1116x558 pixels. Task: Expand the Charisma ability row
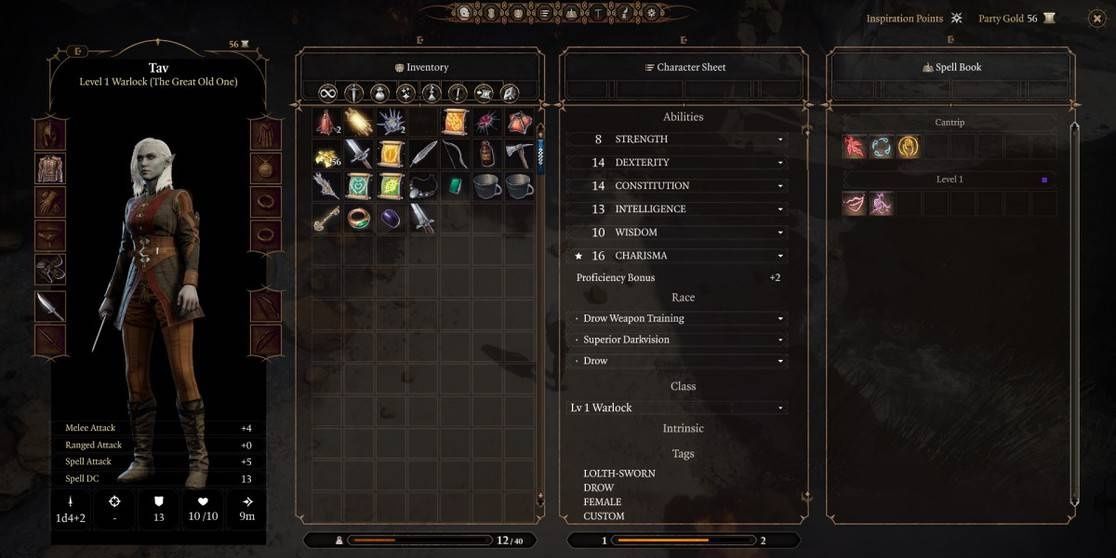781,256
